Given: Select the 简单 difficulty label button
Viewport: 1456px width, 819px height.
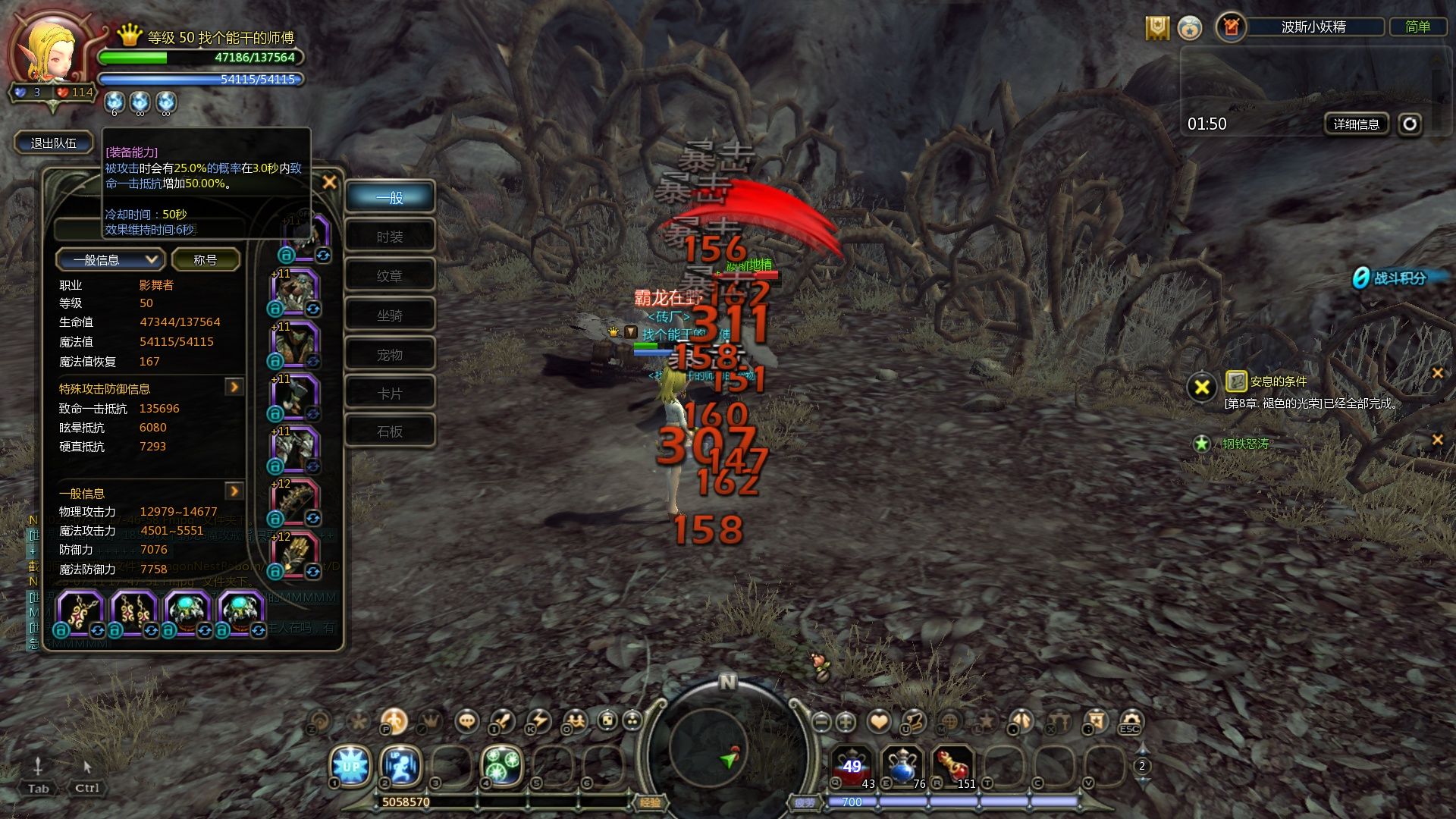Looking at the screenshot, I should tap(1417, 27).
